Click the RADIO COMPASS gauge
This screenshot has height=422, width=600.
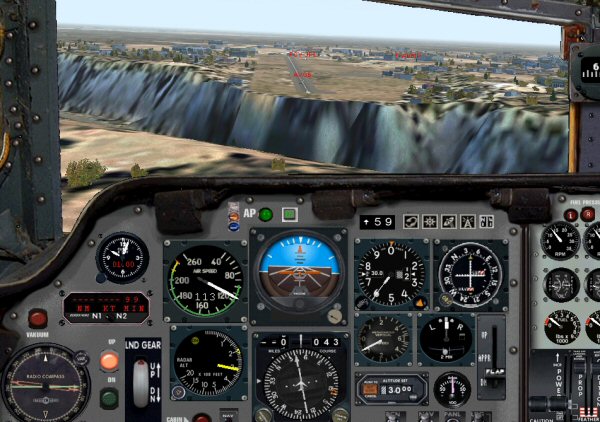tap(44, 384)
